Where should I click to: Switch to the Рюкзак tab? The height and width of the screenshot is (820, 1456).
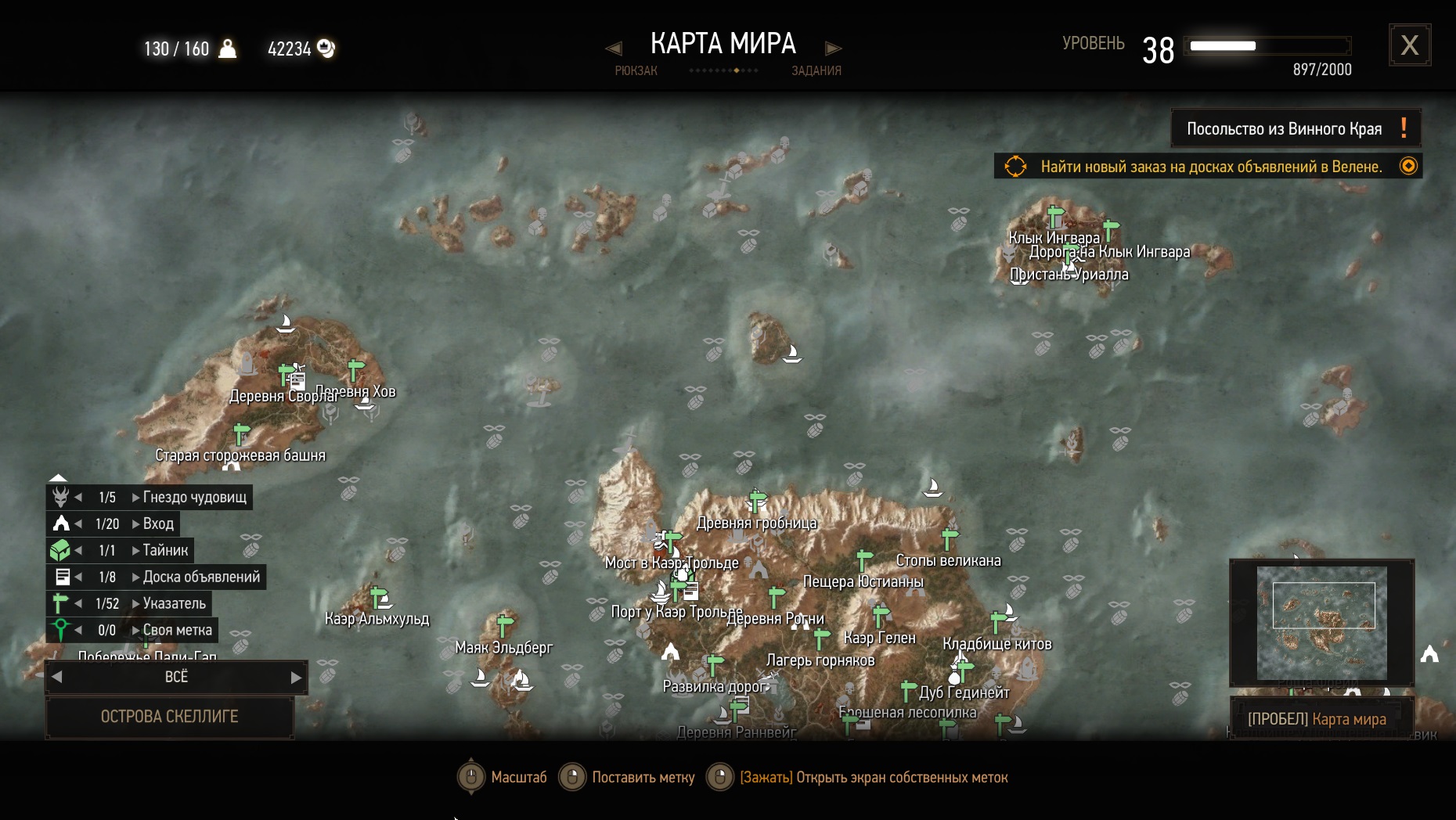click(636, 70)
